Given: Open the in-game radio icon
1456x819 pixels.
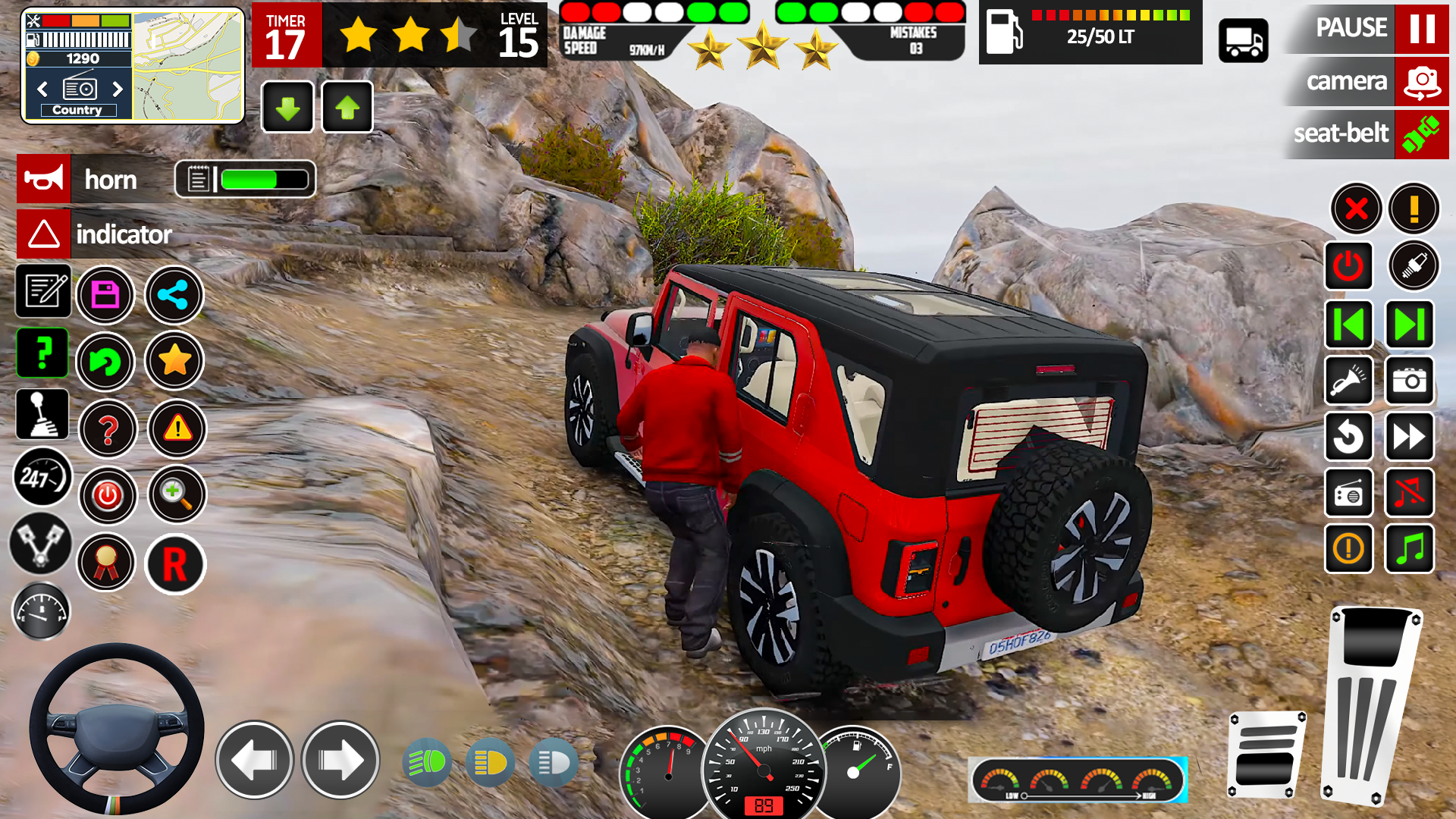Looking at the screenshot, I should [x=1349, y=494].
